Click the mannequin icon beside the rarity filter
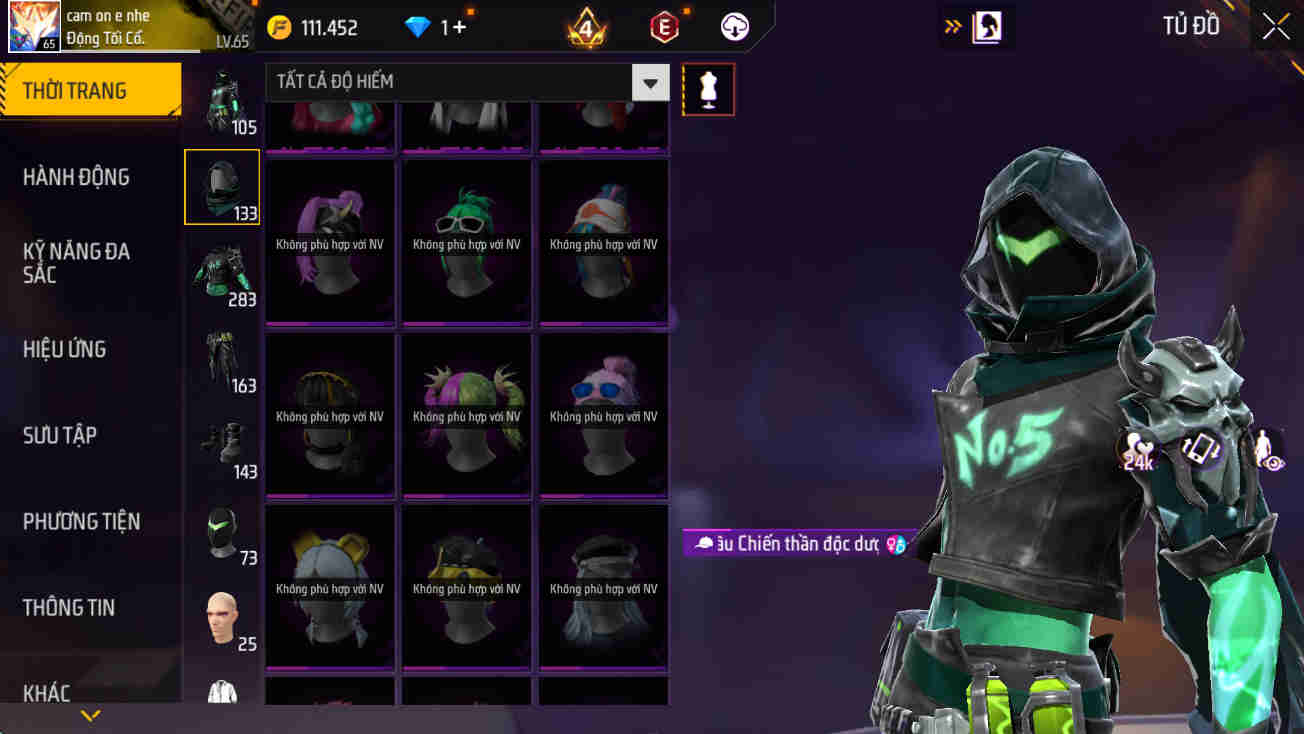This screenshot has width=1304, height=734. click(x=708, y=88)
